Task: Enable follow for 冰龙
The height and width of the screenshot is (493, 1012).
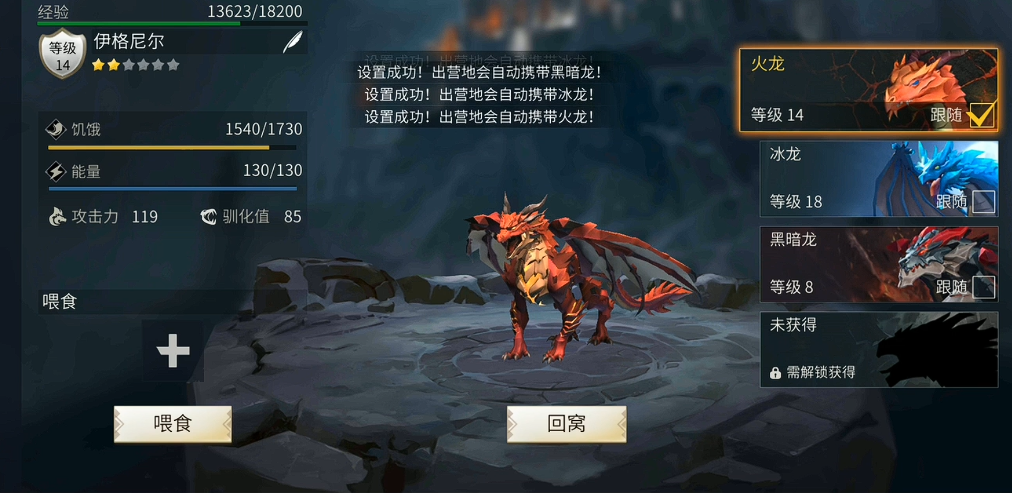Action: click(x=983, y=202)
